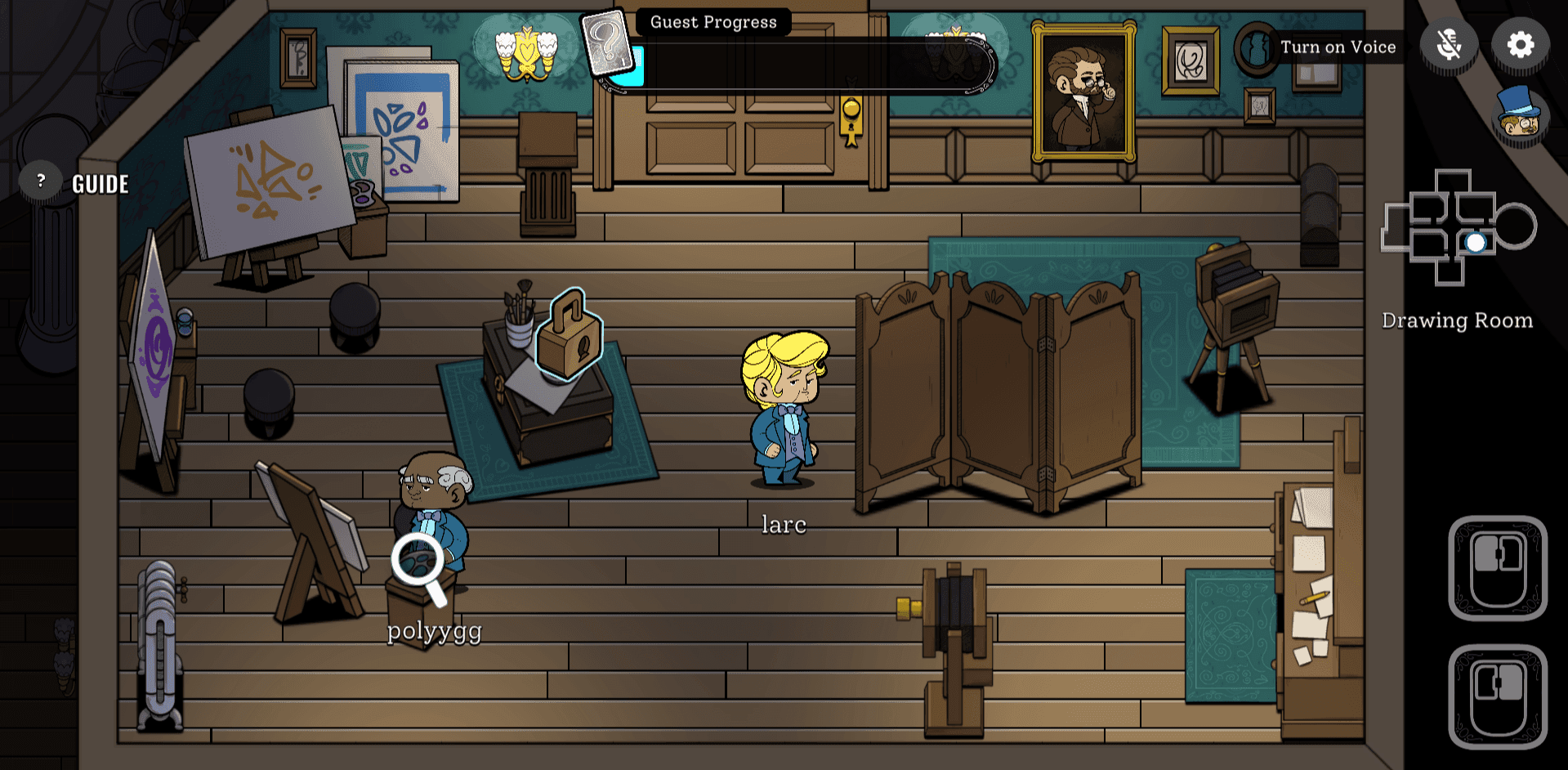
Task: Toggle voice chat off with the mic button
Action: 1449,47
